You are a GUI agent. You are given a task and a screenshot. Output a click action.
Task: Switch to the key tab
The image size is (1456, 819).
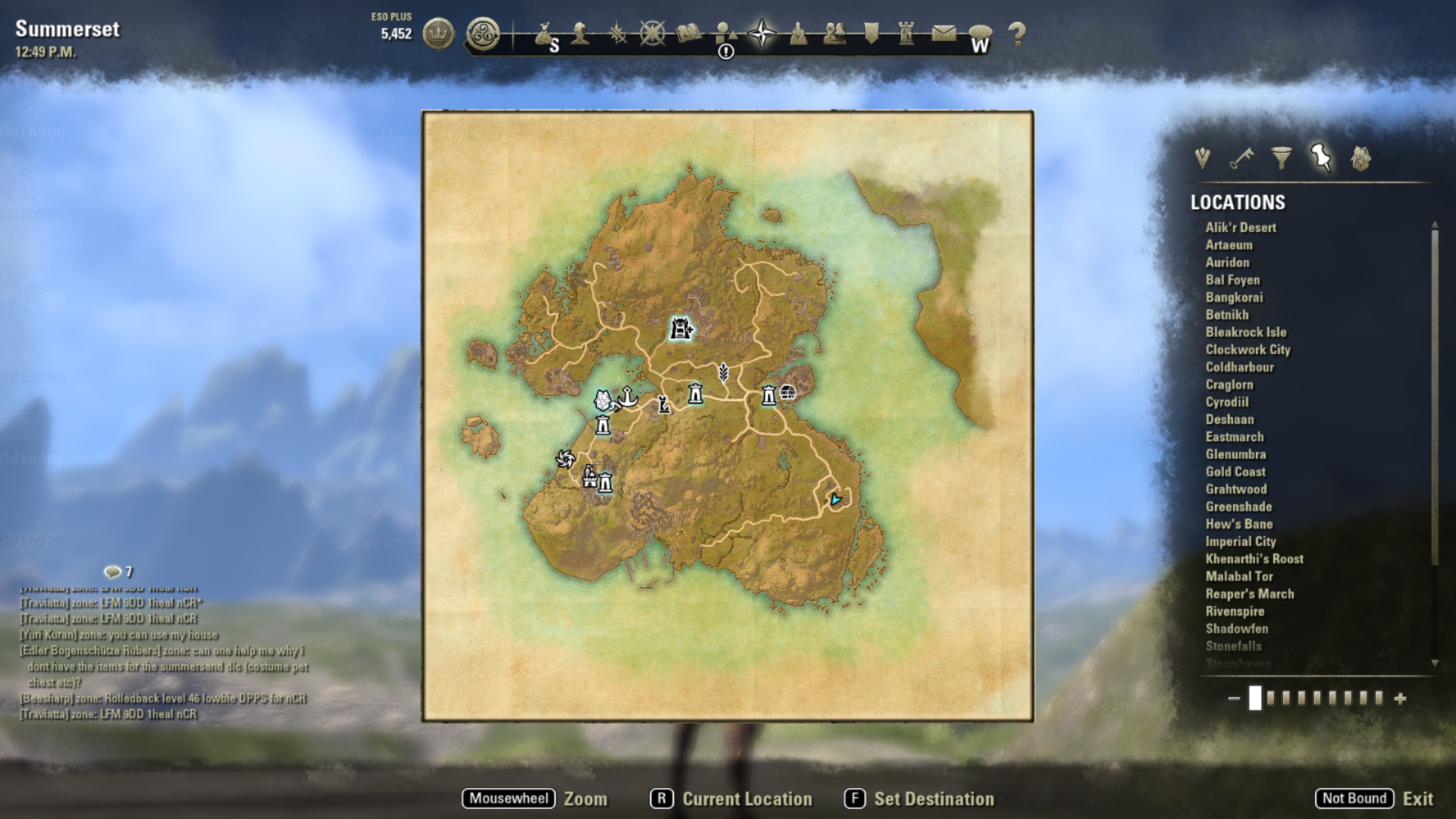tap(1241, 158)
